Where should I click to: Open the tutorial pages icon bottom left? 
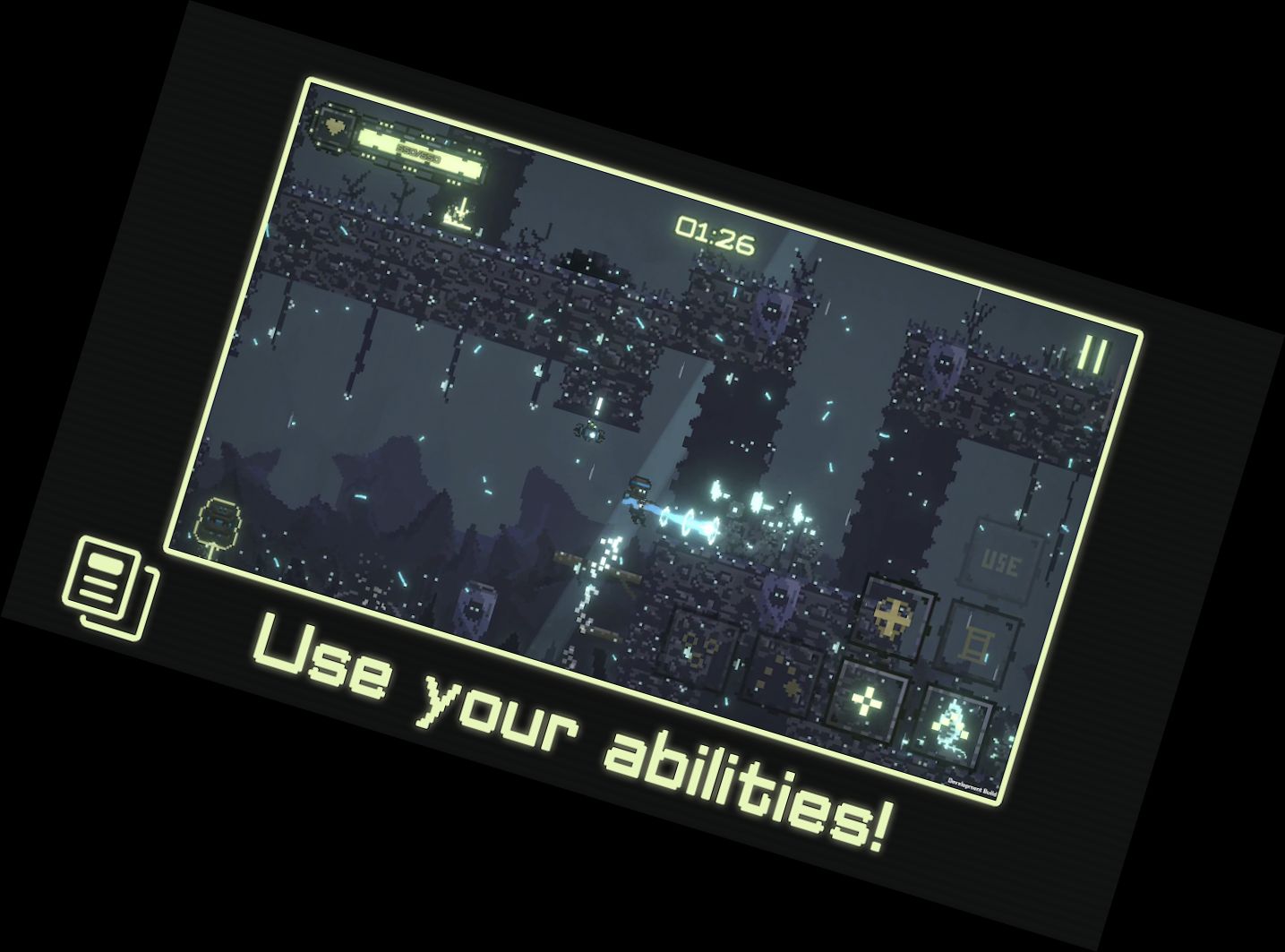(106, 587)
